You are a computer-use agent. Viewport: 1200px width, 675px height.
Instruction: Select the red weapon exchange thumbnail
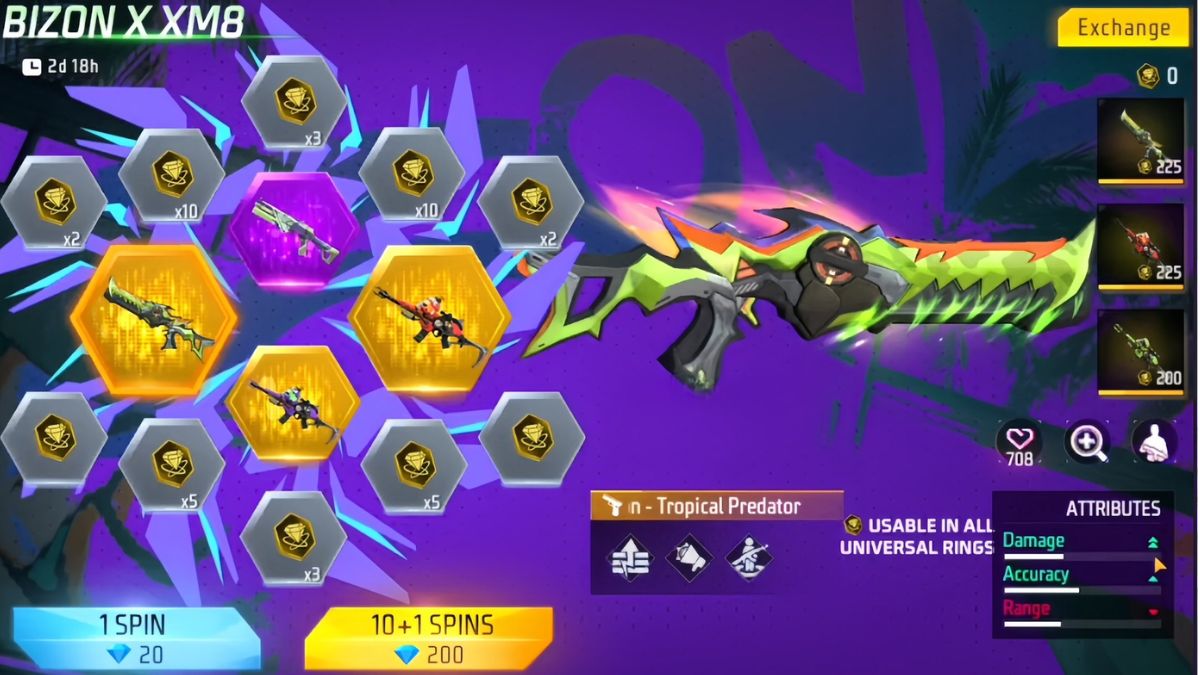[1141, 248]
